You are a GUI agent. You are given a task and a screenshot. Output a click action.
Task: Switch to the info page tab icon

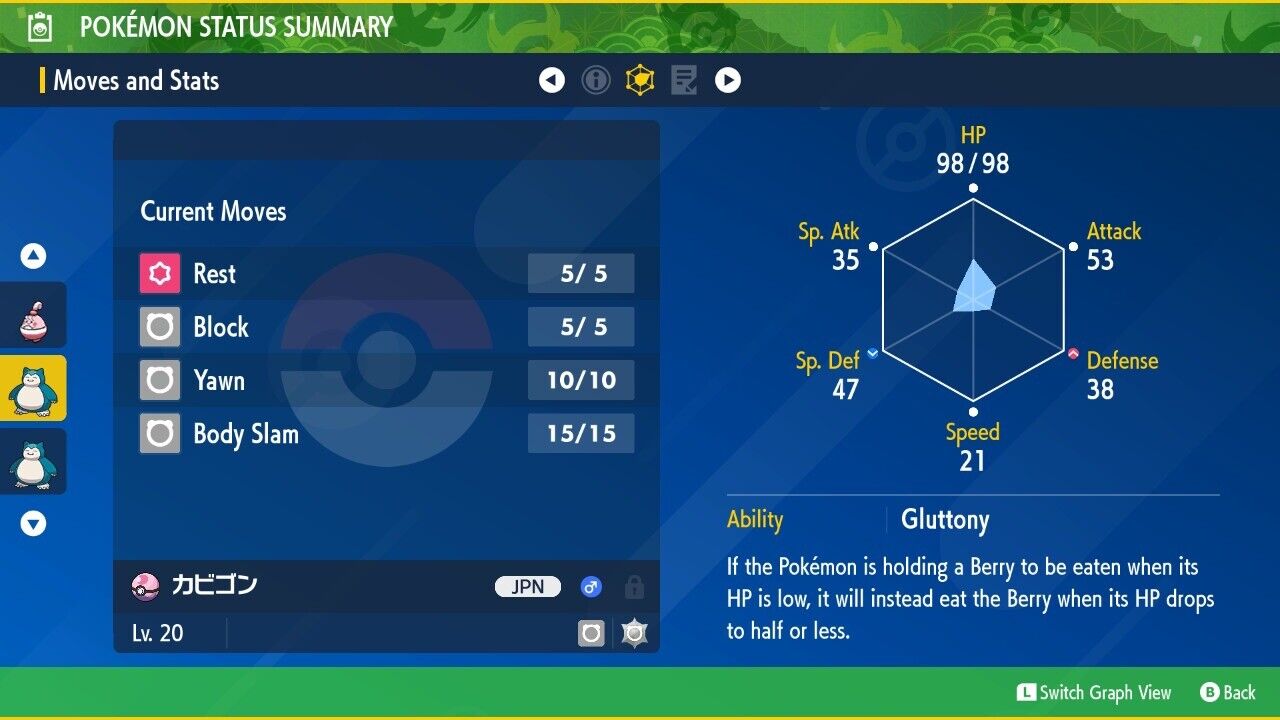point(596,80)
